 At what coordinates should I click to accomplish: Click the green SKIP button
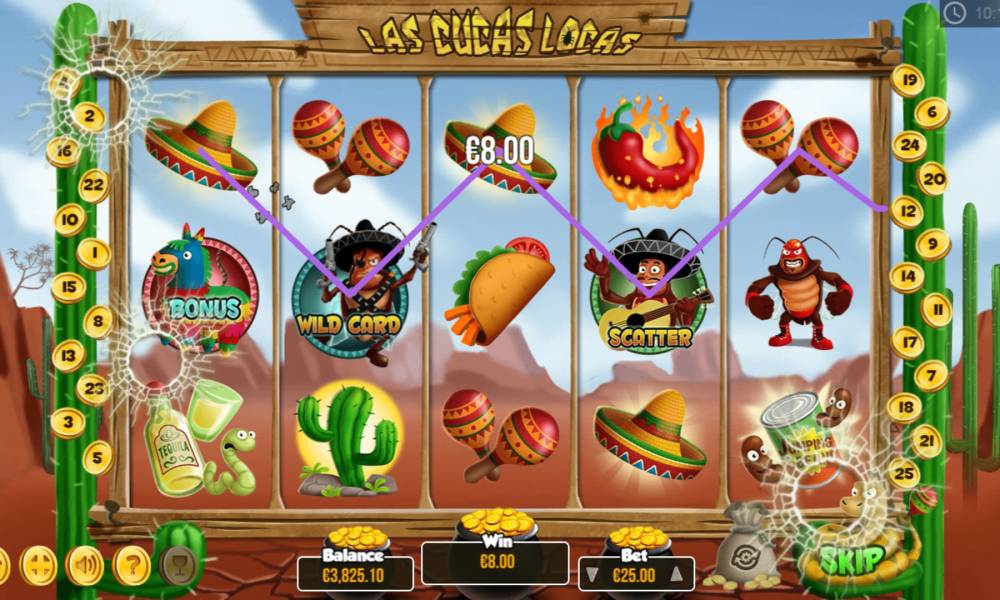854,558
